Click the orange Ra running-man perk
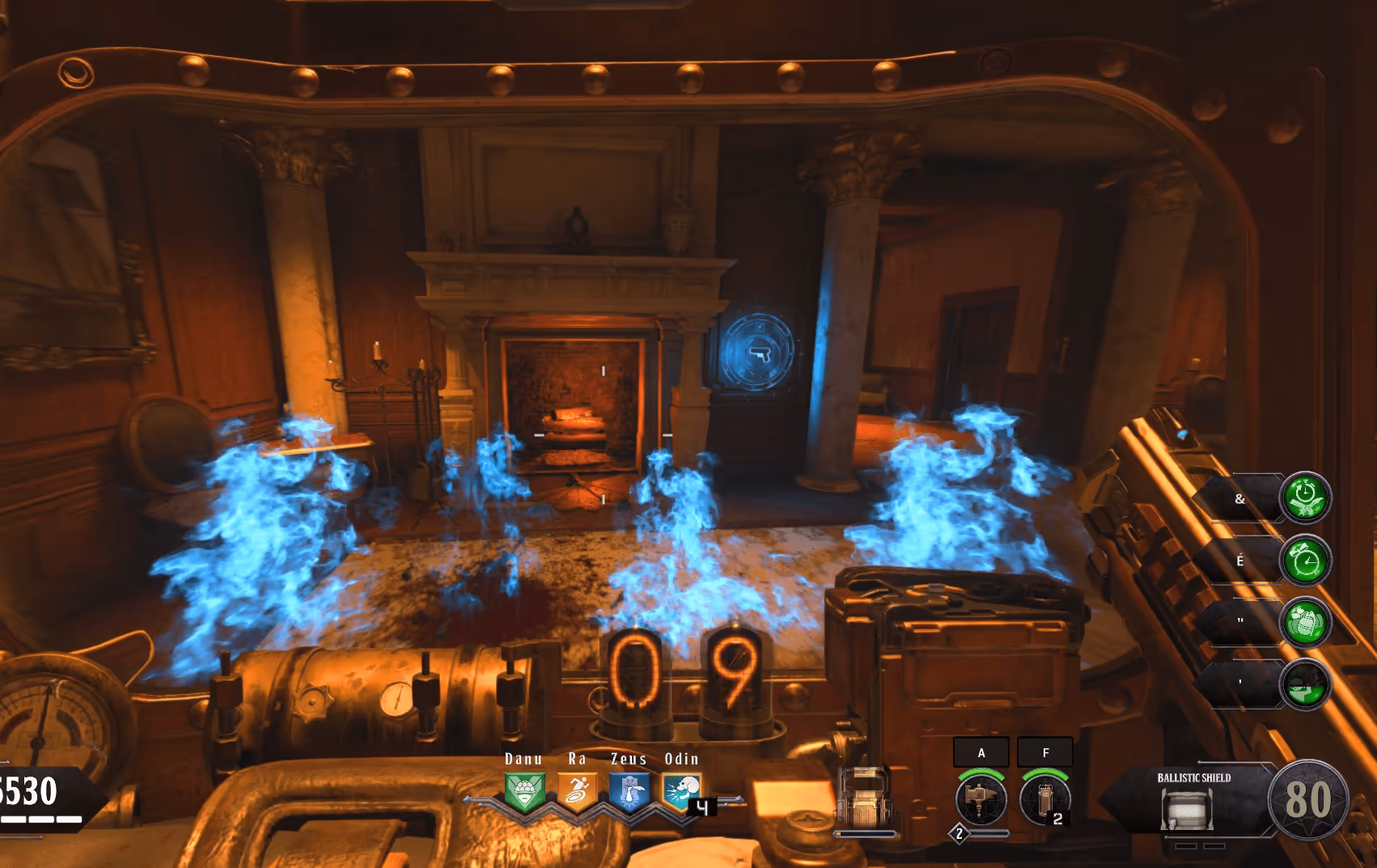This screenshot has height=868, width=1377. [x=577, y=792]
